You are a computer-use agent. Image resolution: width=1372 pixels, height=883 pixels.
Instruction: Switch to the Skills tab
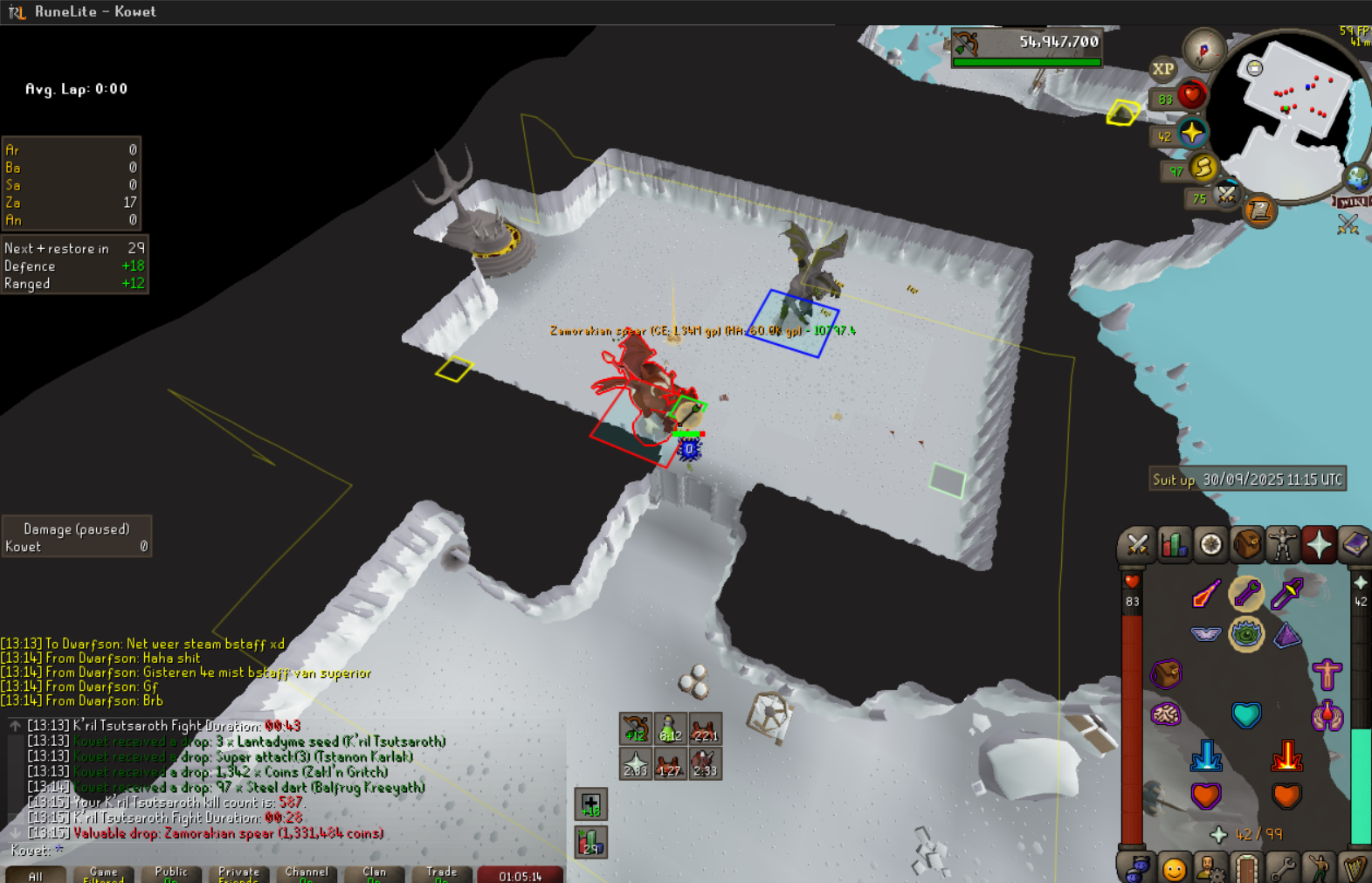(1174, 545)
